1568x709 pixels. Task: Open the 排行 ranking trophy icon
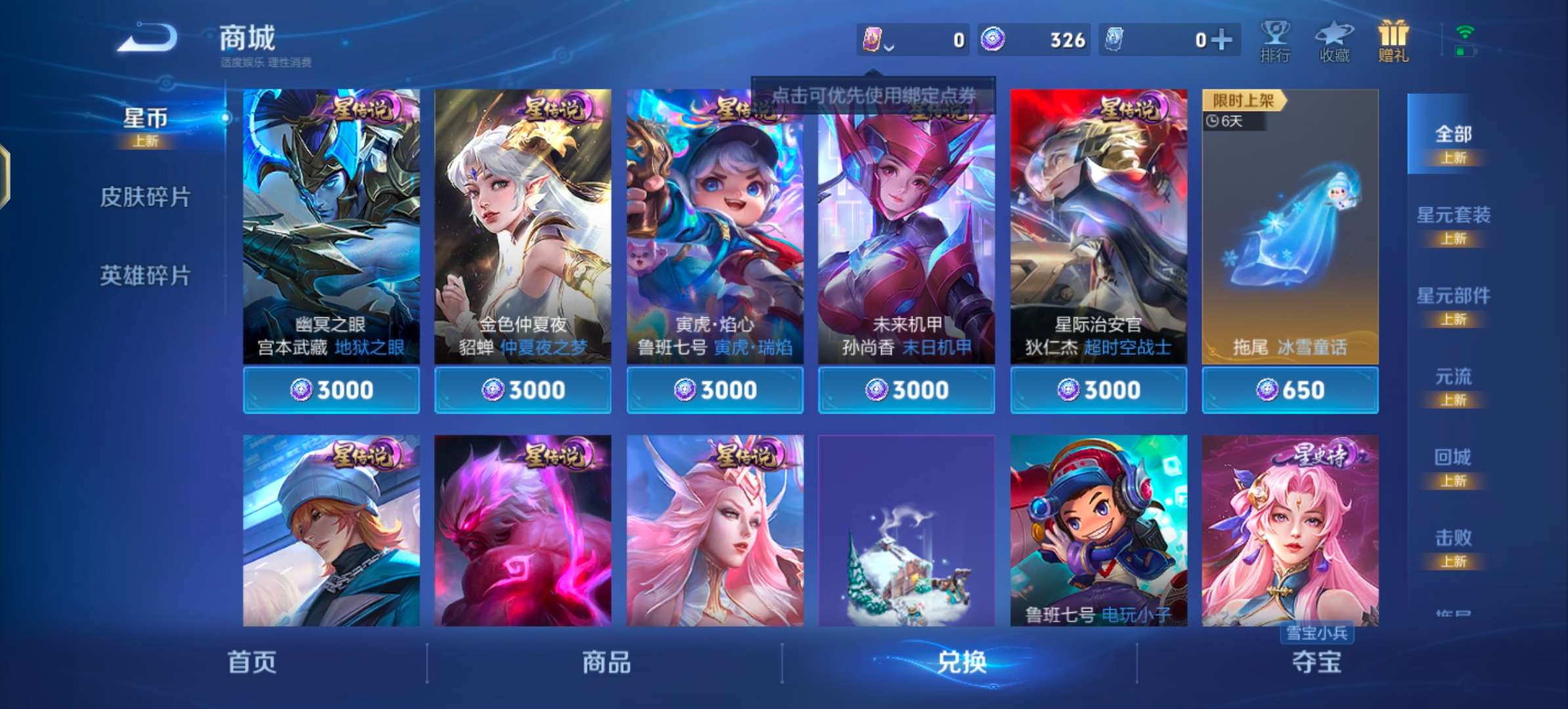point(1276,41)
